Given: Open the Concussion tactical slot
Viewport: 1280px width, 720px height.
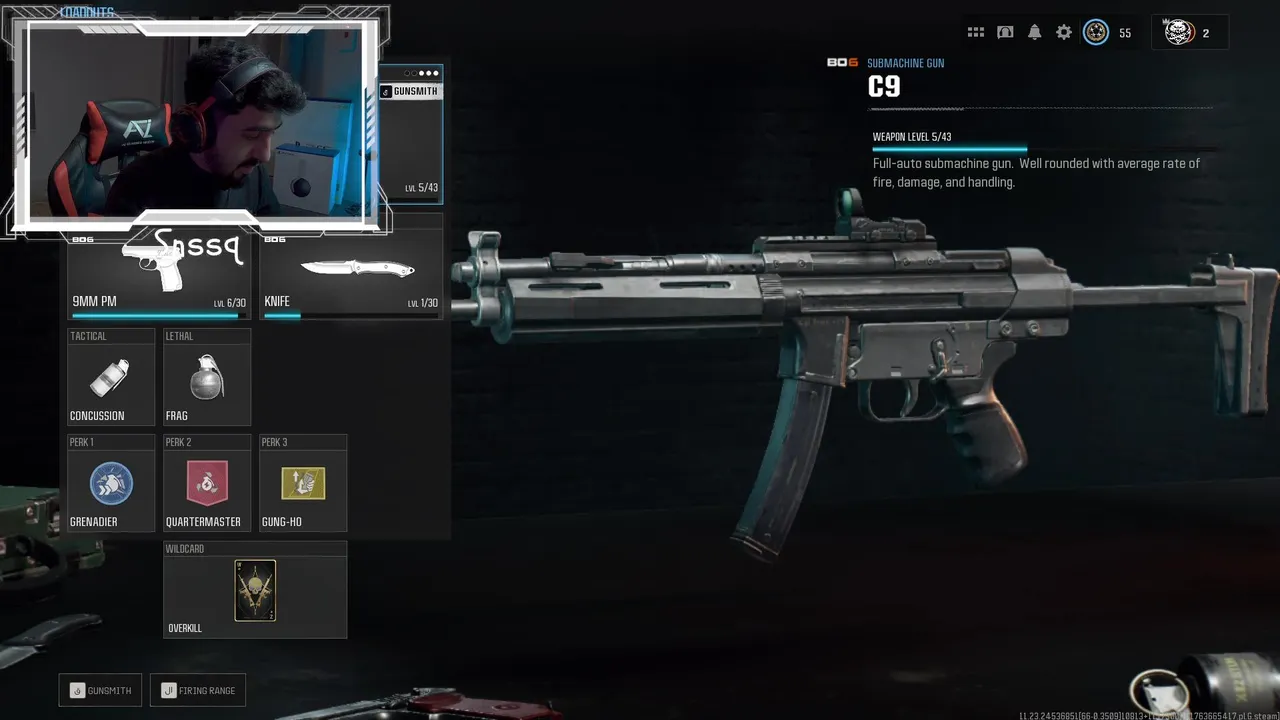Looking at the screenshot, I should (x=111, y=378).
